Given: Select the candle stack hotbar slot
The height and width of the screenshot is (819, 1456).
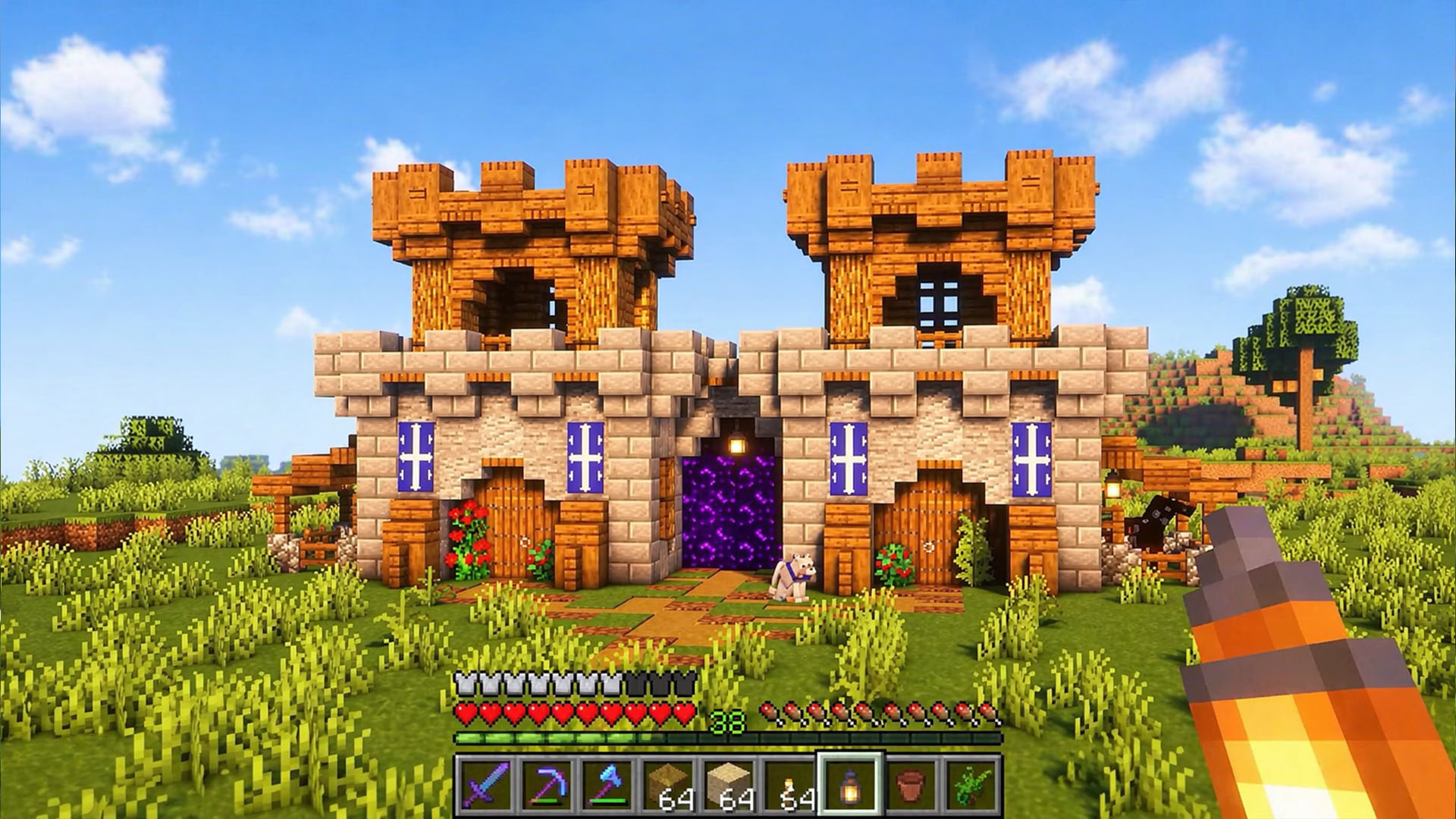Looking at the screenshot, I should (789, 784).
